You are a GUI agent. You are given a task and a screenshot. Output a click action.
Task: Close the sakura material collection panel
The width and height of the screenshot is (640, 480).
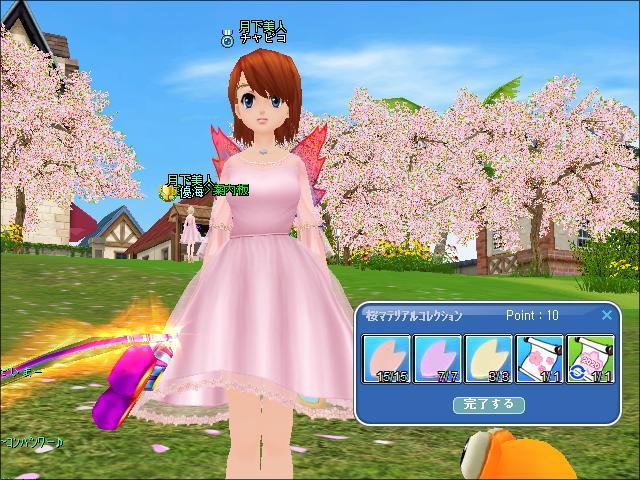606,315
